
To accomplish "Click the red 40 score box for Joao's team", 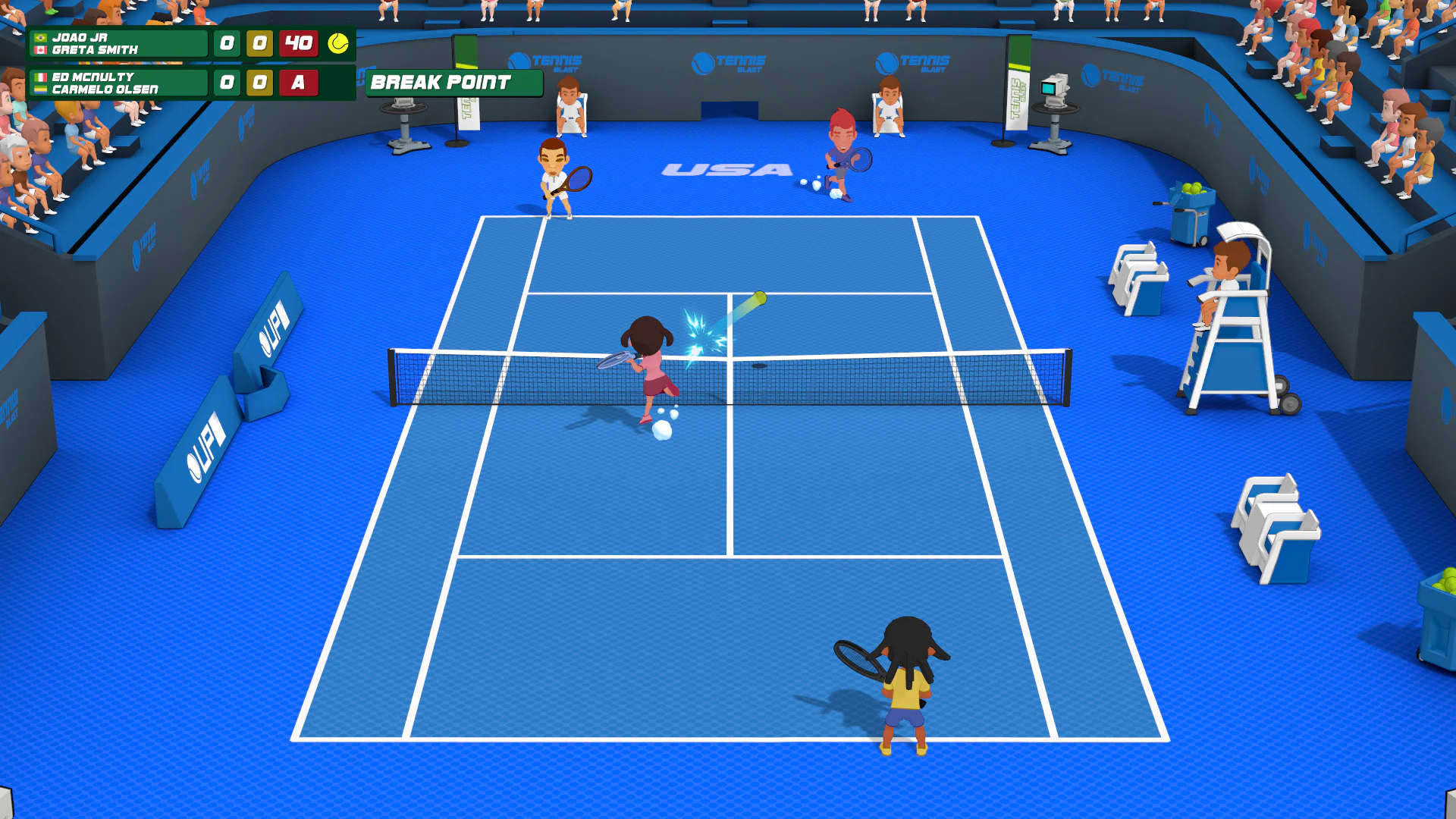I will 297,44.
